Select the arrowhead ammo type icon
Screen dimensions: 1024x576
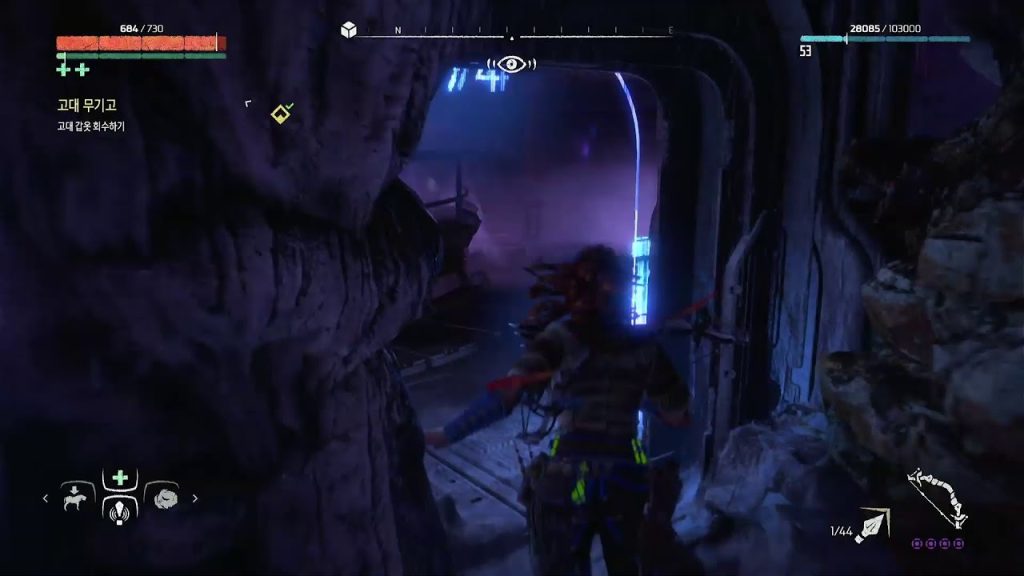click(x=871, y=524)
